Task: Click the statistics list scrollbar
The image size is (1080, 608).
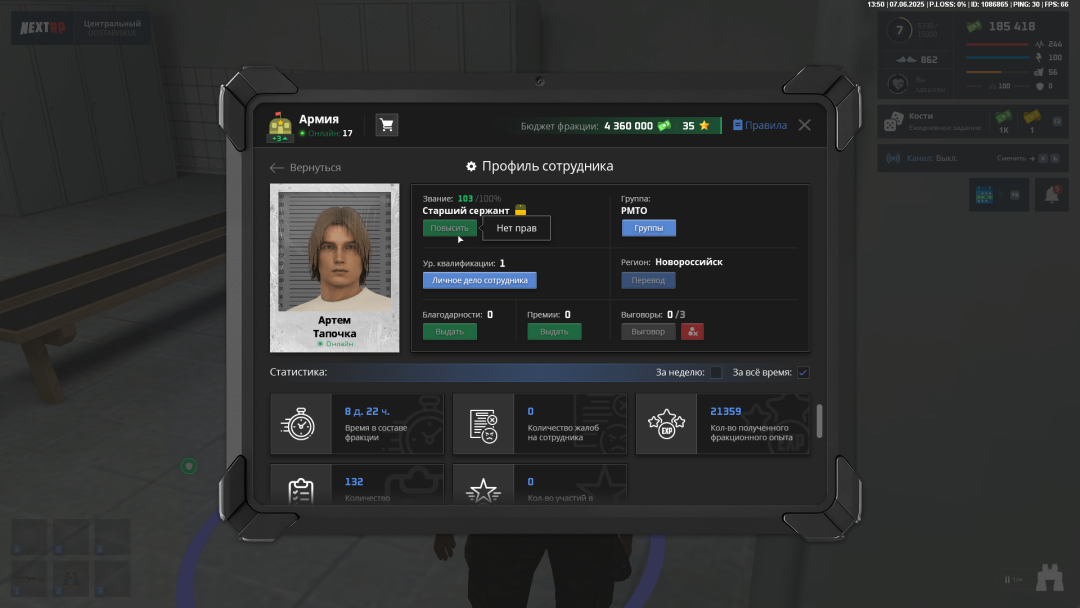Action: (820, 420)
